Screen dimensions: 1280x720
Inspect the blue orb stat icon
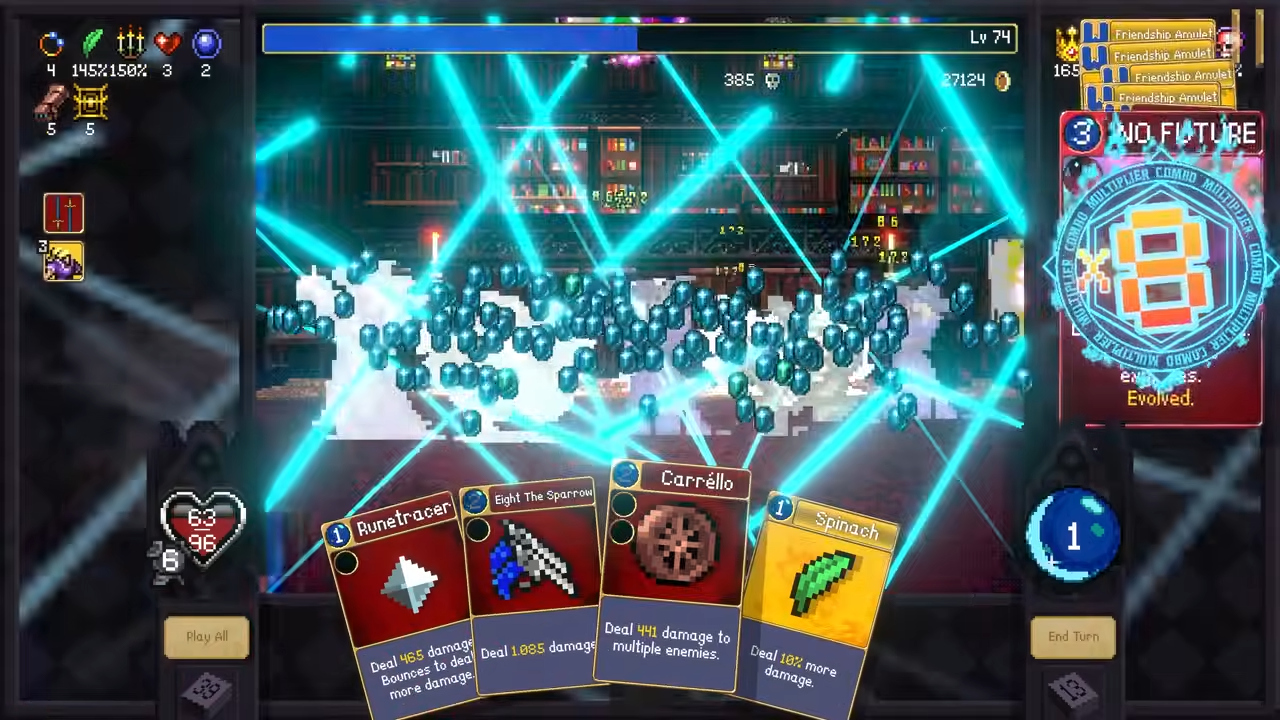coord(206,43)
